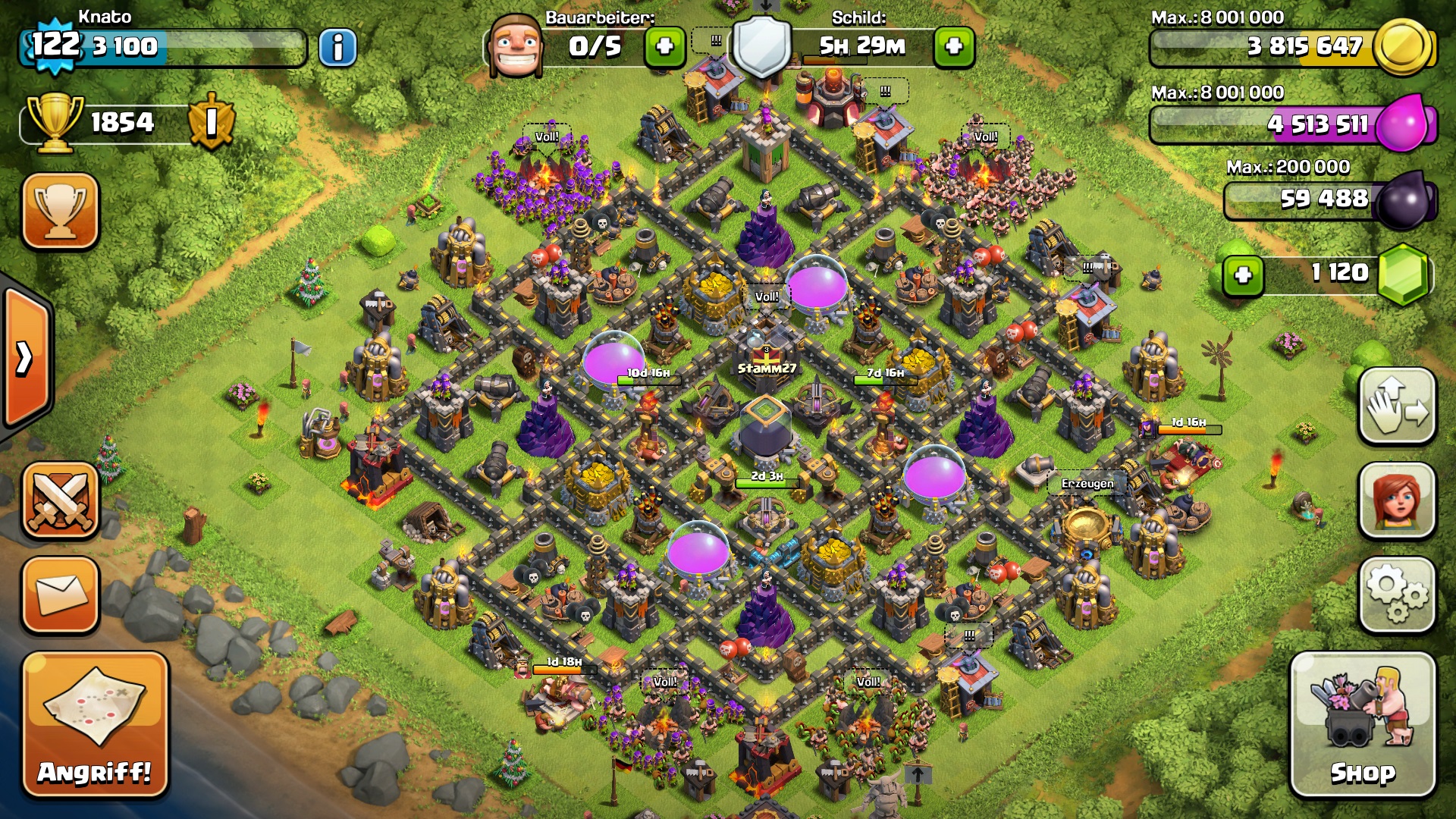Open the trophy leaderboard button
The image size is (1456, 819).
pos(61,212)
